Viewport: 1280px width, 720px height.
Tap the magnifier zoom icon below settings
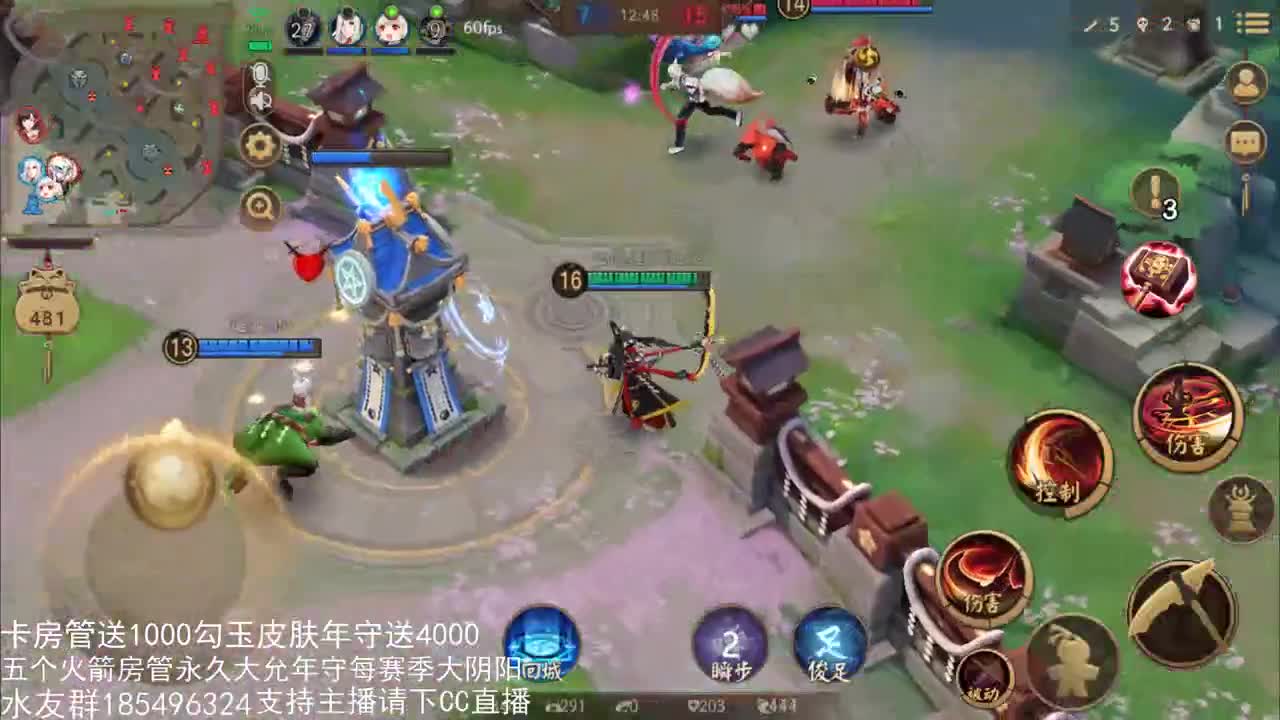260,203
